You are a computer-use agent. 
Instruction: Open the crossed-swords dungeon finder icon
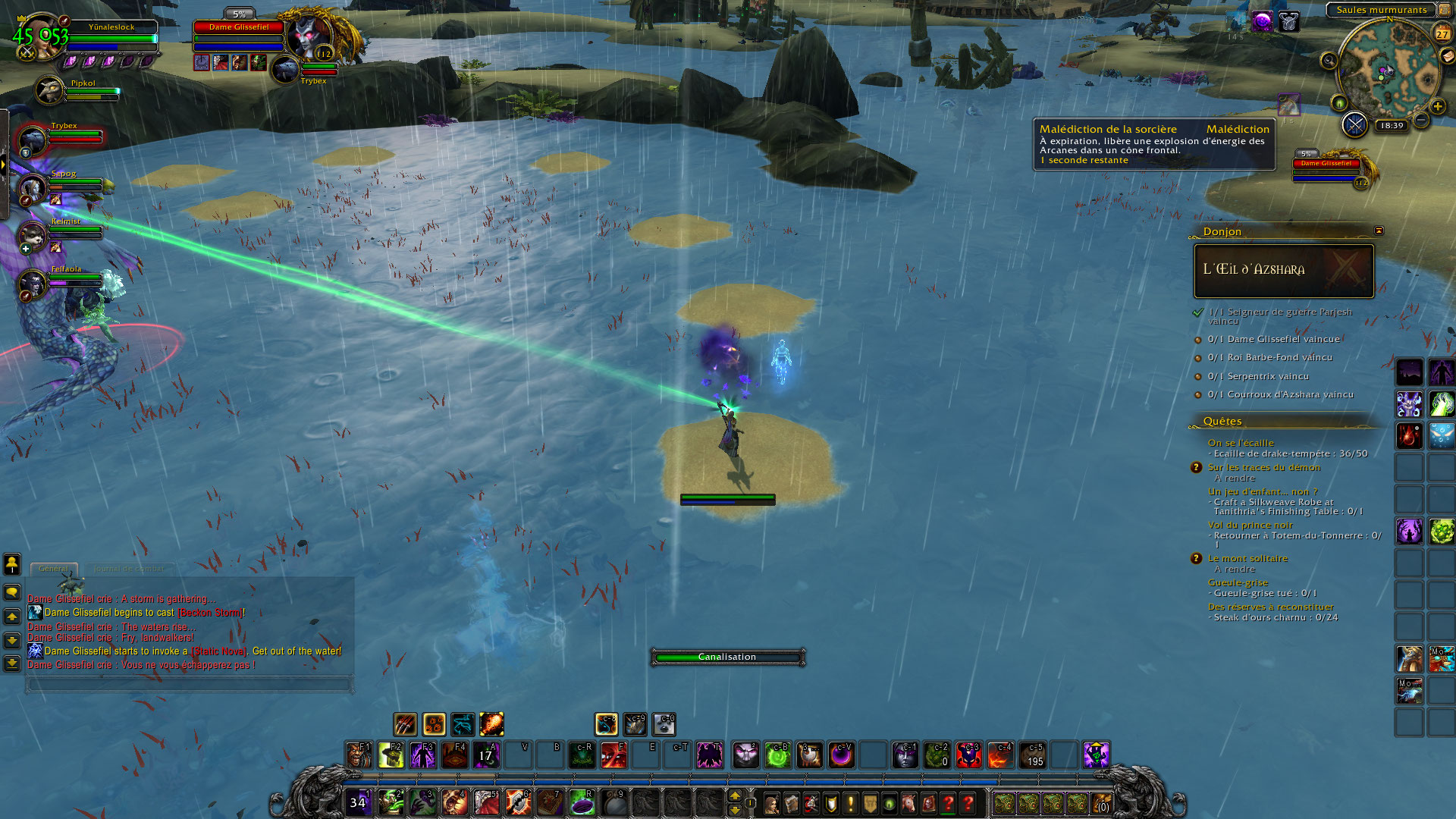(1354, 124)
